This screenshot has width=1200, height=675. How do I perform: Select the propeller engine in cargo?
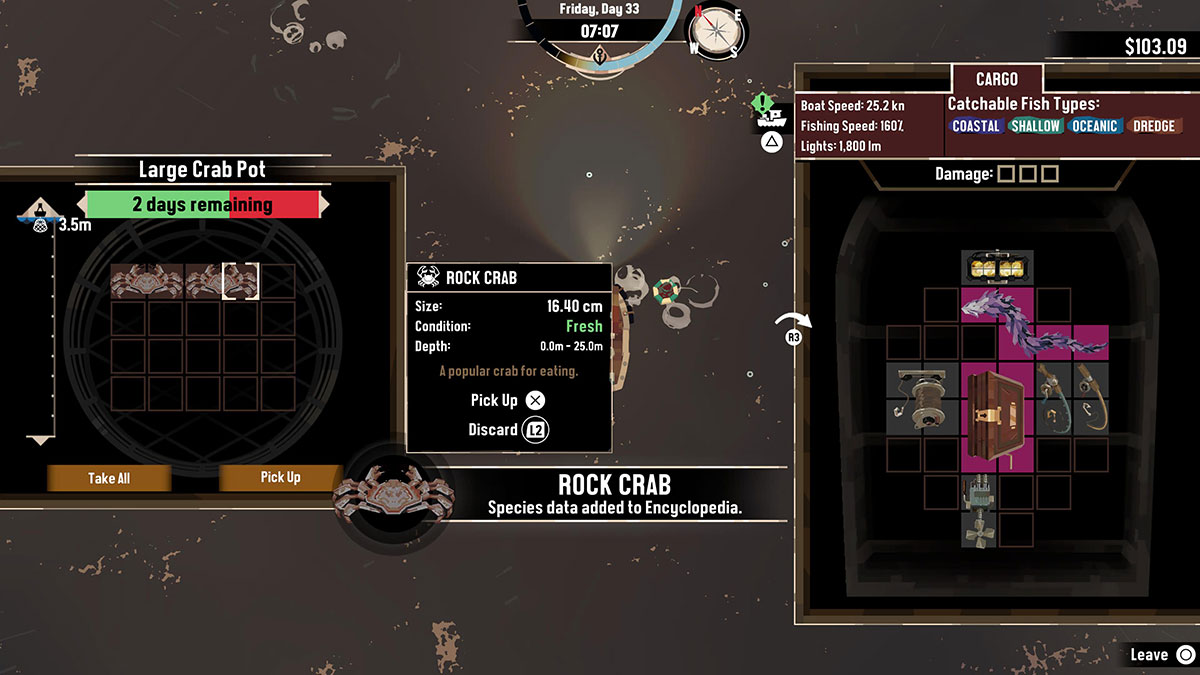click(x=978, y=510)
